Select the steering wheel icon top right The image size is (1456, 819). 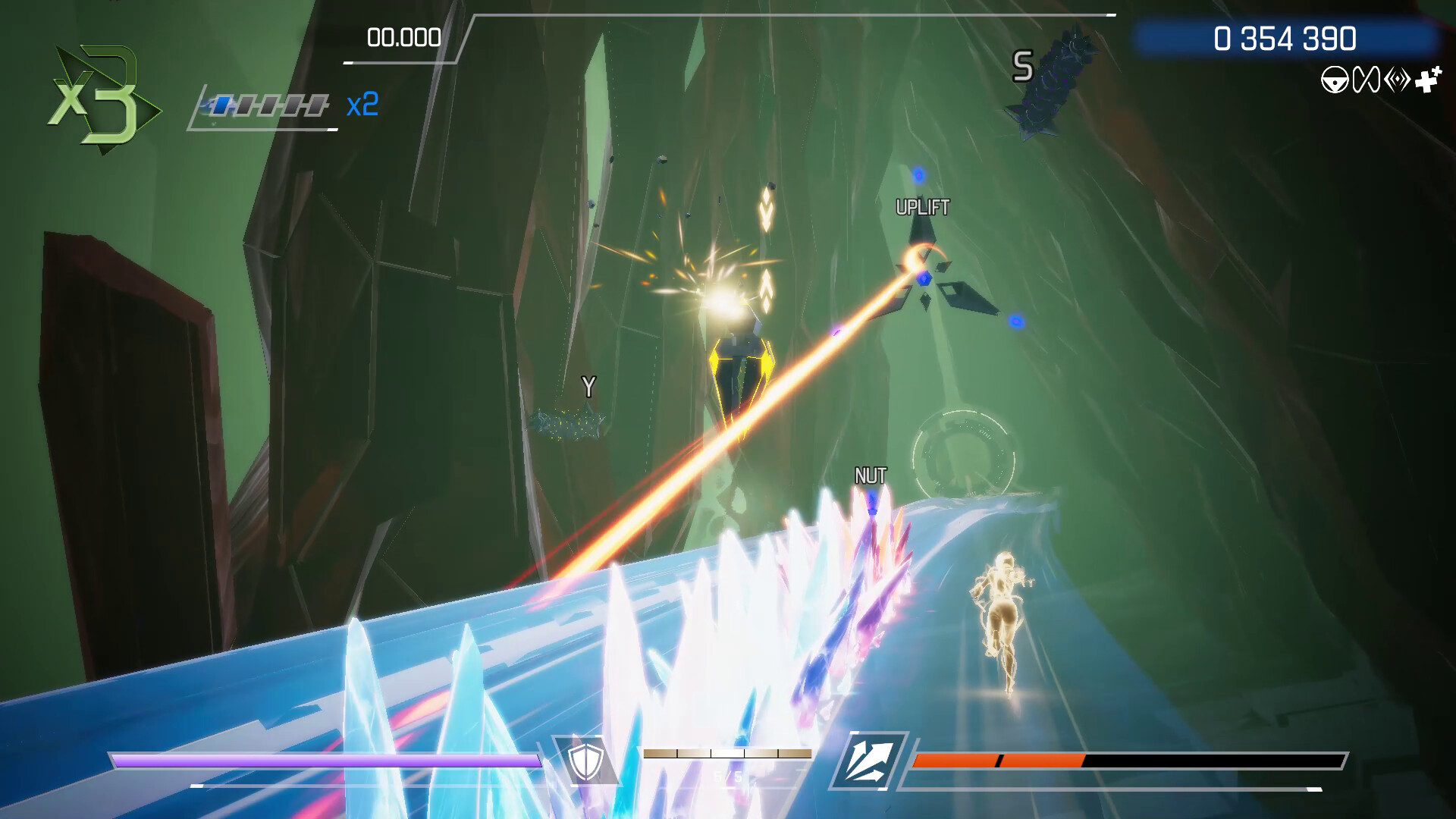pyautogui.click(x=1335, y=79)
